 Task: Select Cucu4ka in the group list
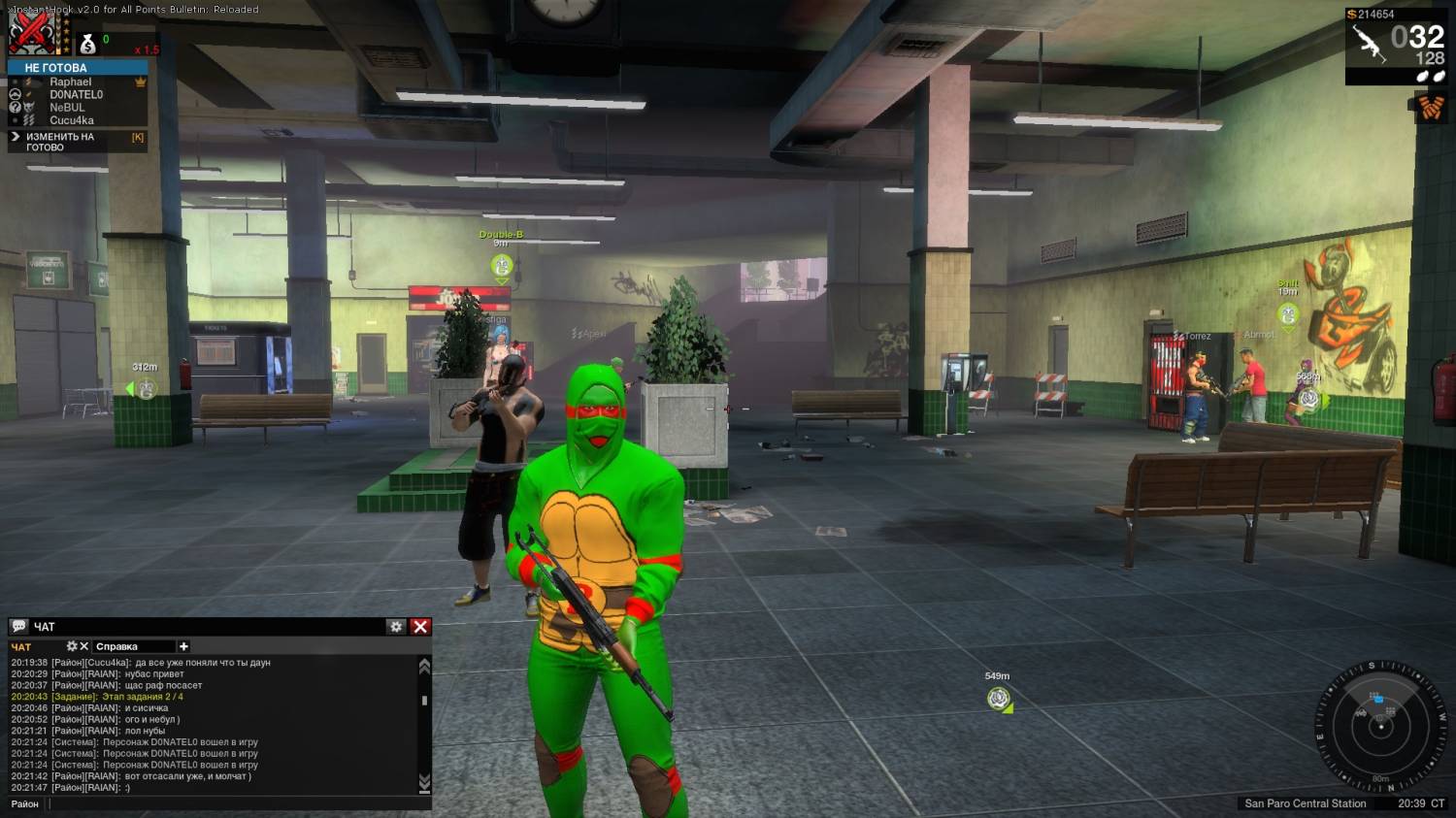(72, 120)
